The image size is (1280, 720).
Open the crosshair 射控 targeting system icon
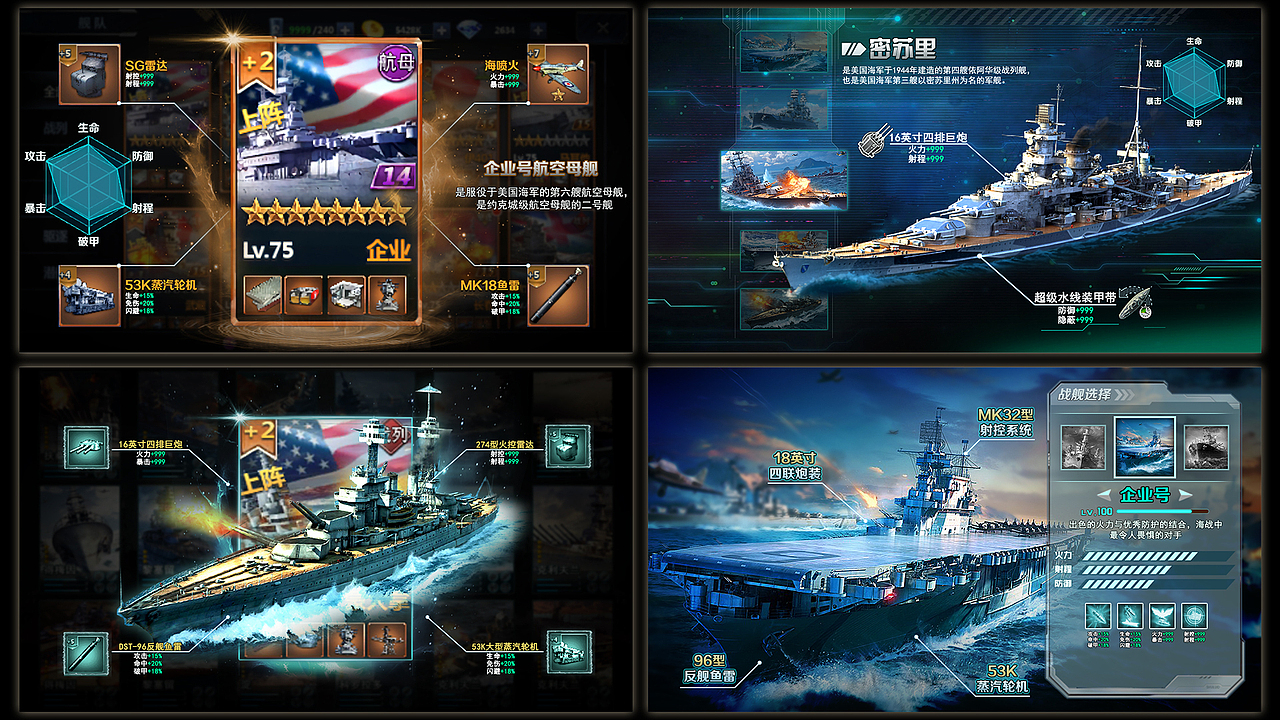pos(1194,616)
